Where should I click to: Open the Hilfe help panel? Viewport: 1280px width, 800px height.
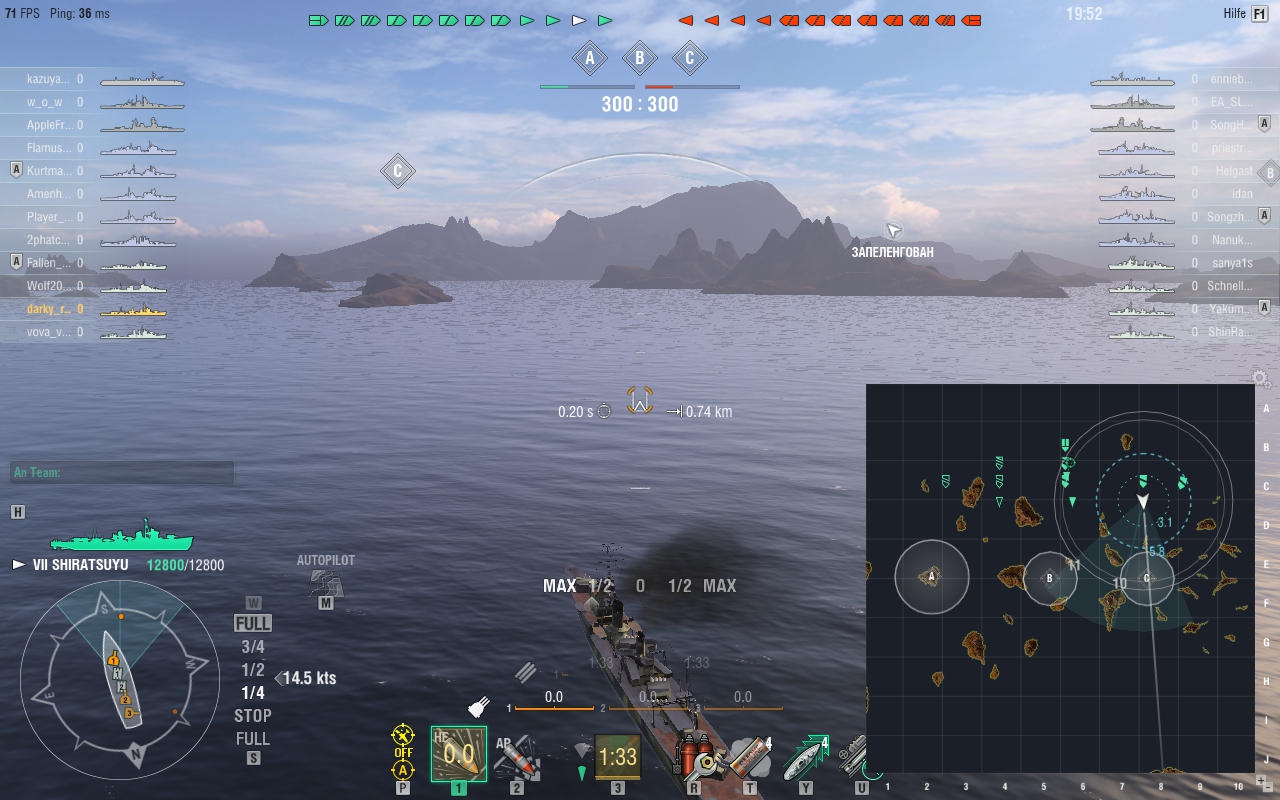[1258, 14]
